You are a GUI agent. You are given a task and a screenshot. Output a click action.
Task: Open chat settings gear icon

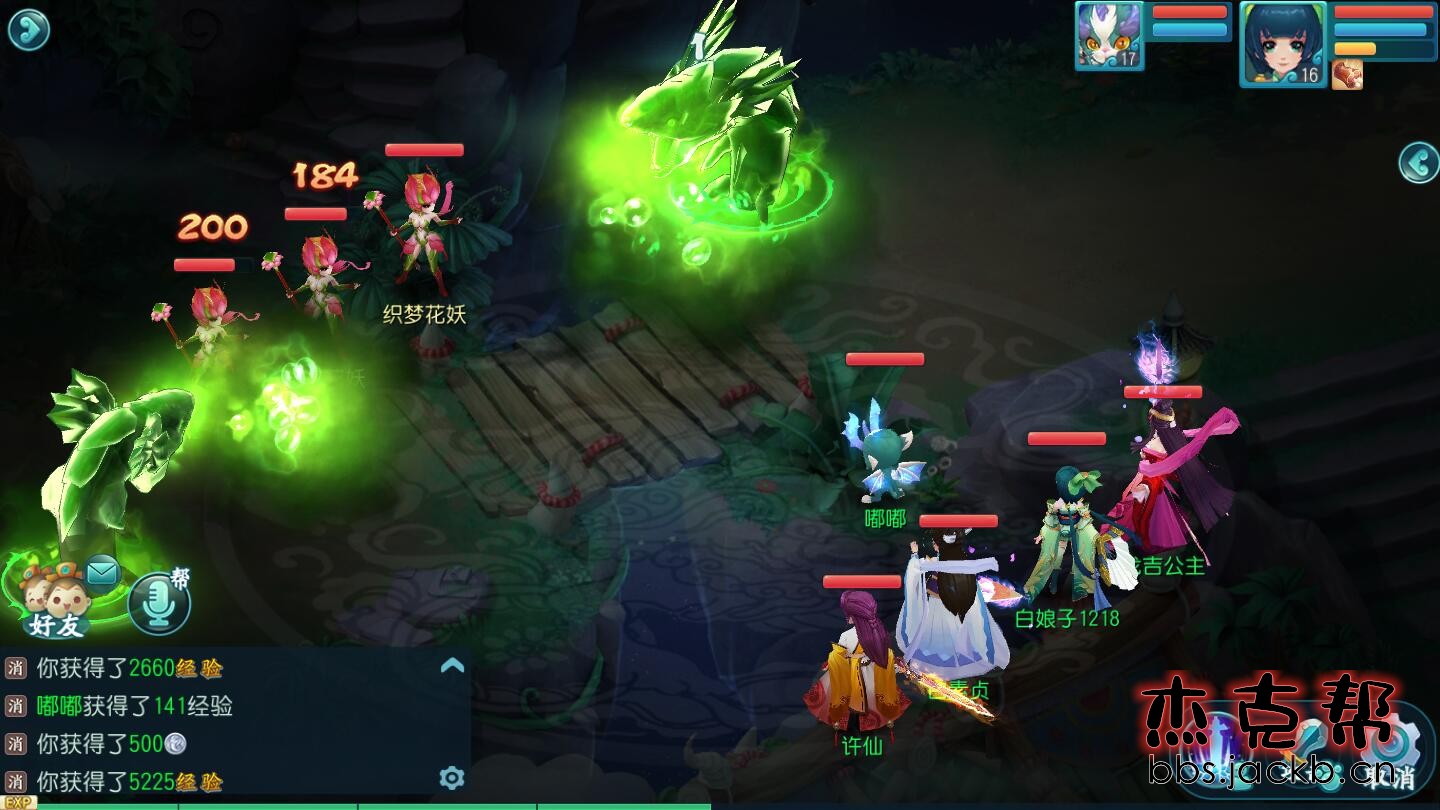452,777
